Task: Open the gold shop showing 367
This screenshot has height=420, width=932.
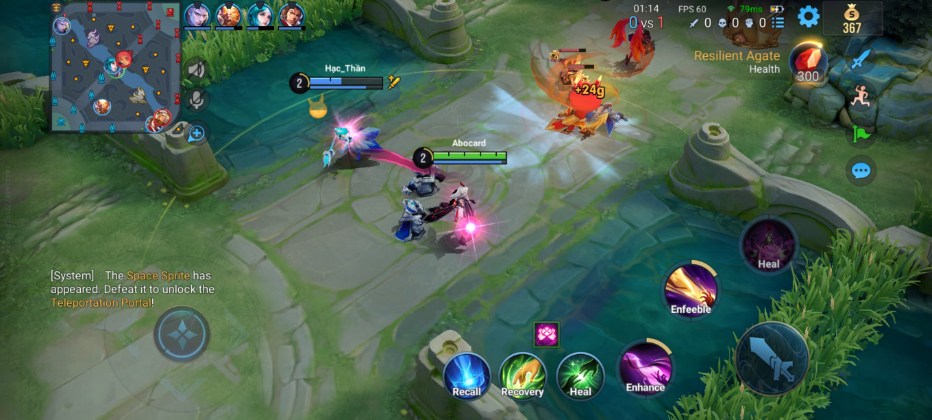Action: coord(852,18)
